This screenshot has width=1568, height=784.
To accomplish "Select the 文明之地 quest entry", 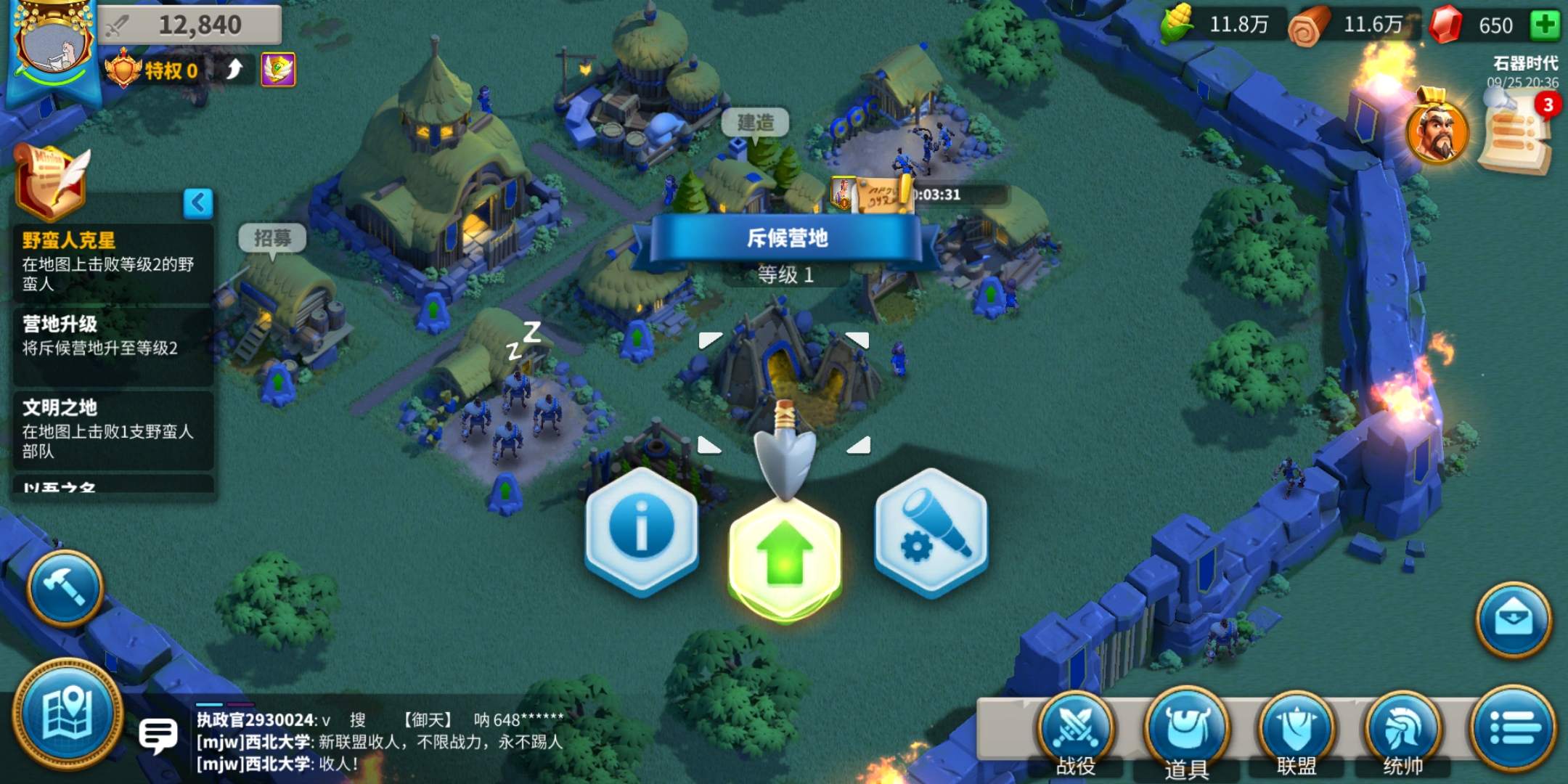I will (113, 429).
